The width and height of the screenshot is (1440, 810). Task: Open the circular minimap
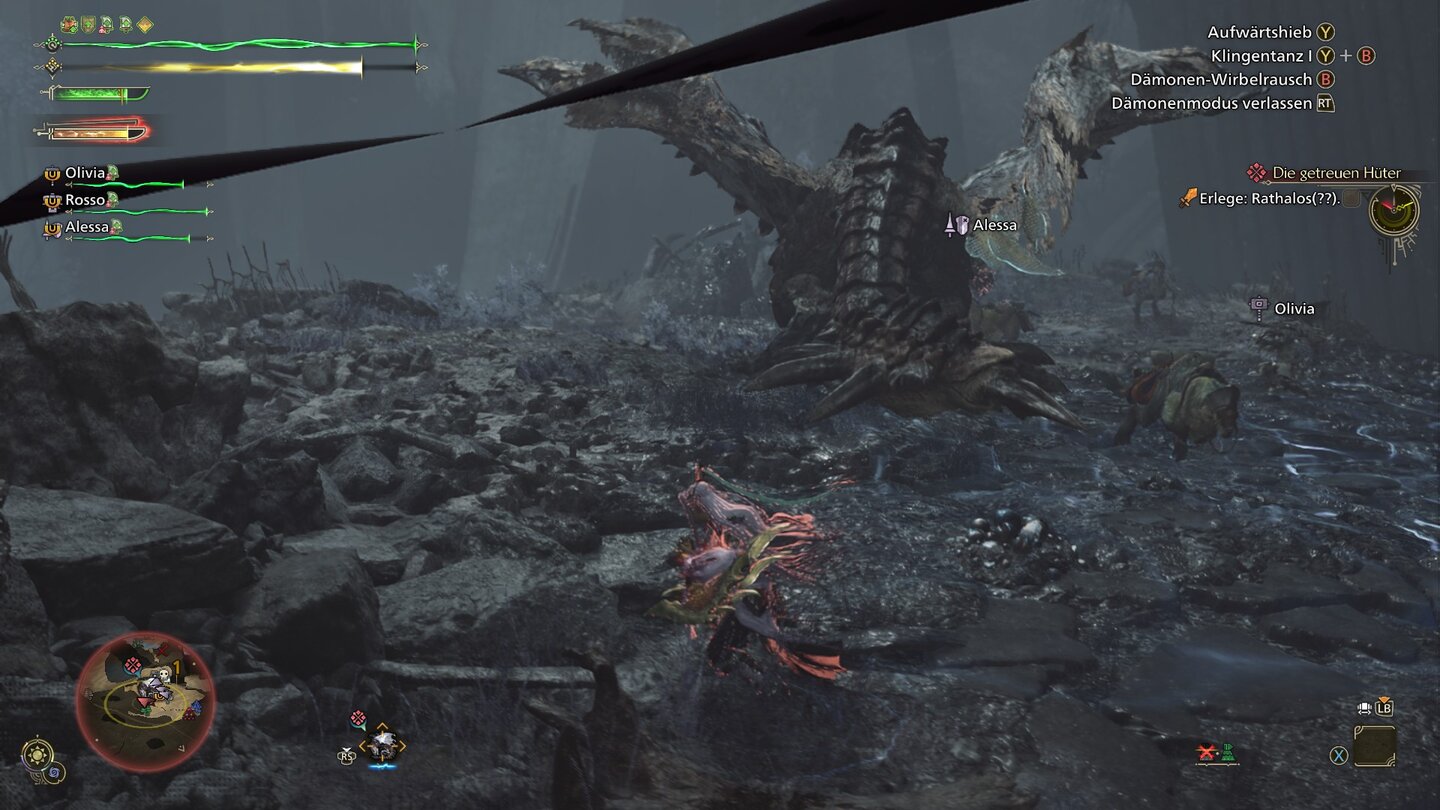[144, 701]
